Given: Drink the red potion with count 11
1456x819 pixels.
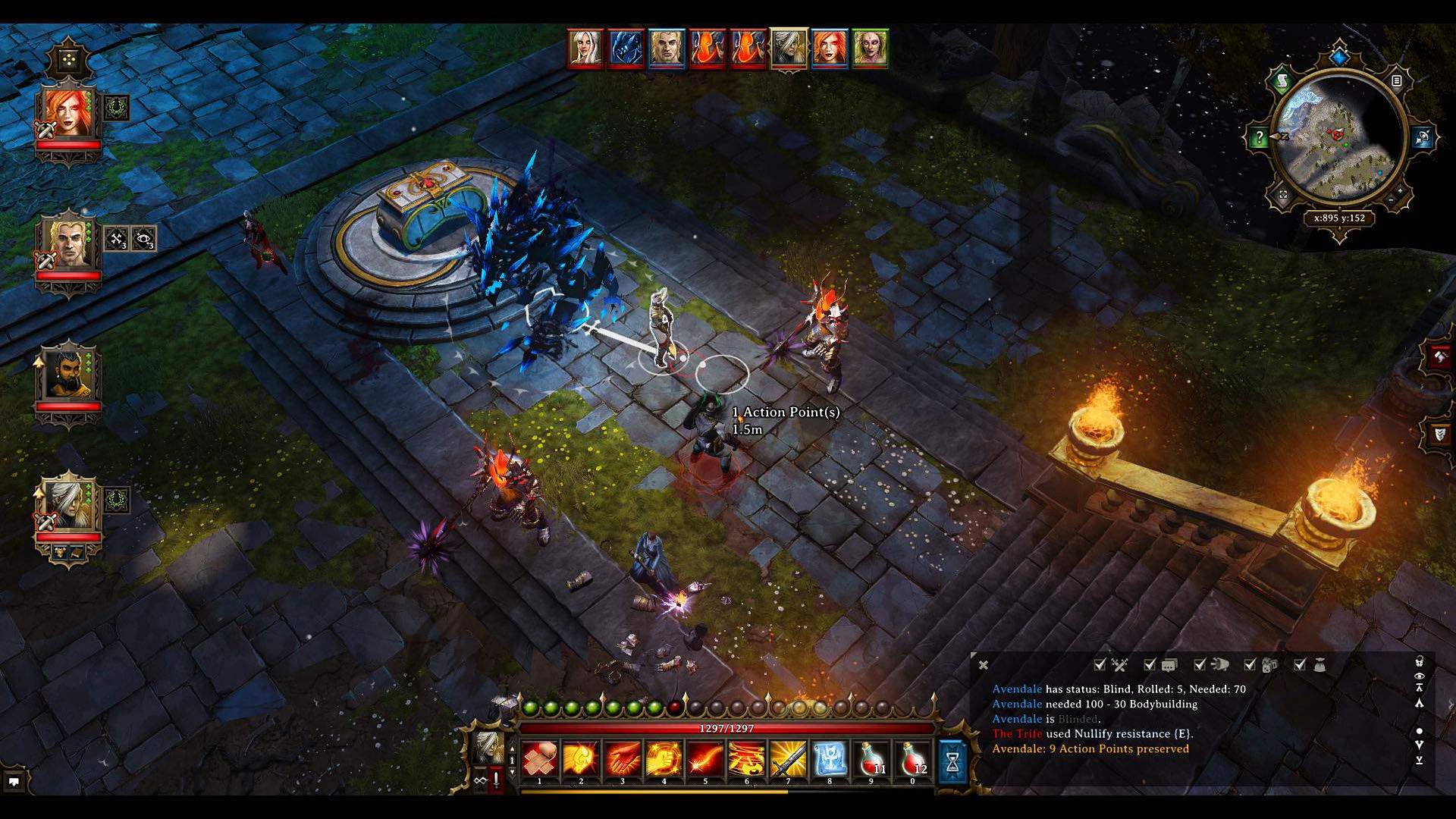Looking at the screenshot, I should [x=871, y=759].
